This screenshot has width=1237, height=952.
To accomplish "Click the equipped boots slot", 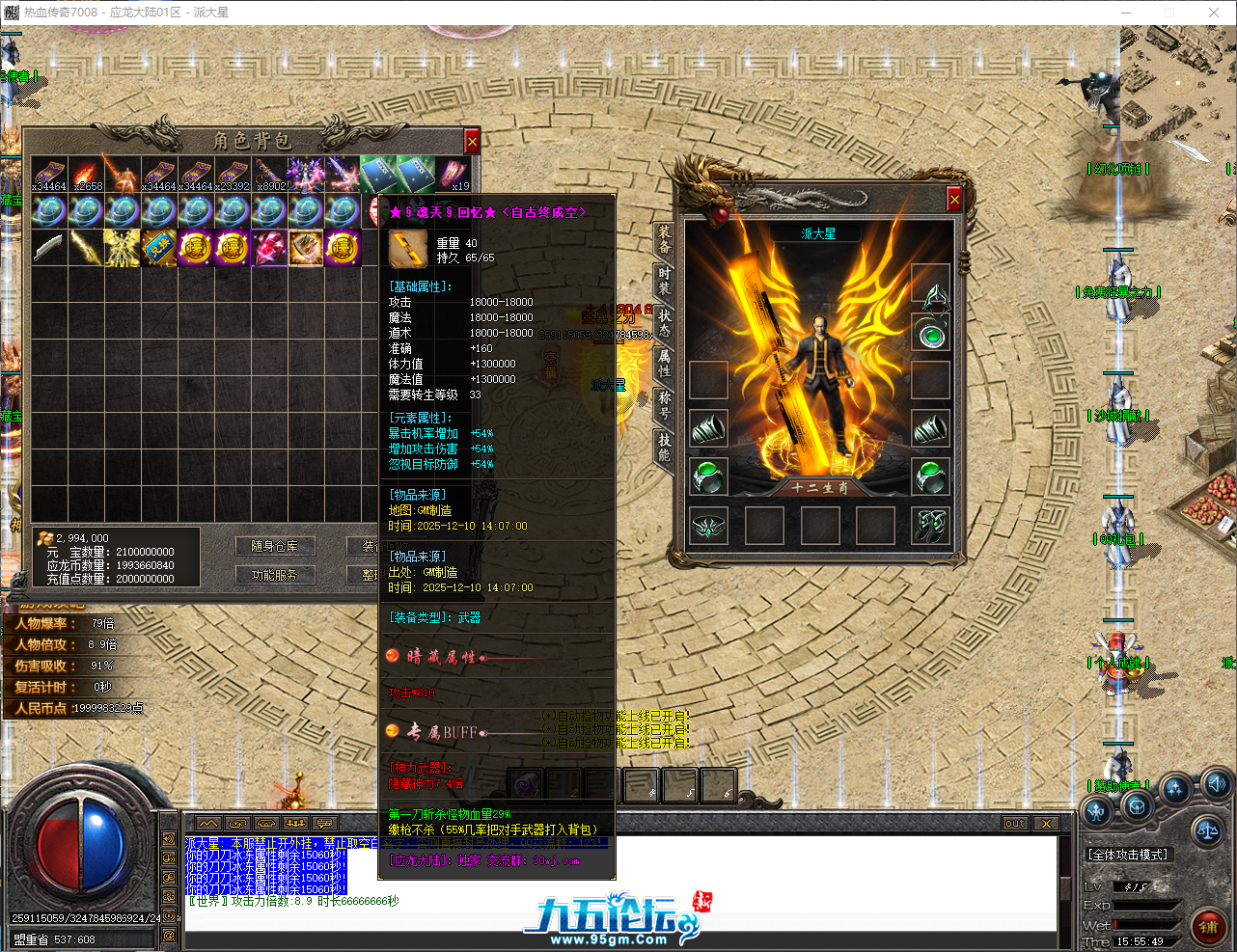I will [931, 525].
